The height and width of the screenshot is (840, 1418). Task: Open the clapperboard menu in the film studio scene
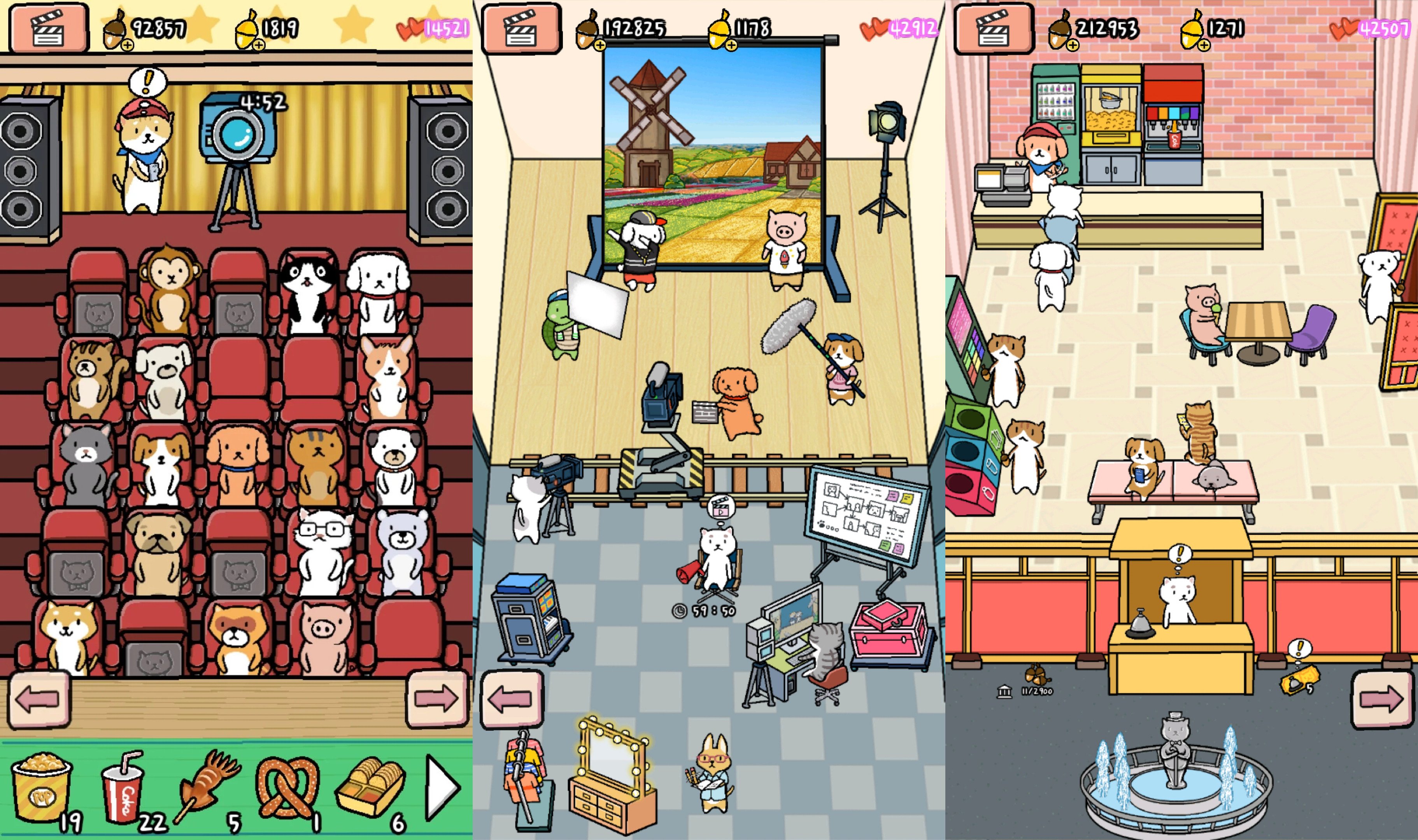coord(521,28)
